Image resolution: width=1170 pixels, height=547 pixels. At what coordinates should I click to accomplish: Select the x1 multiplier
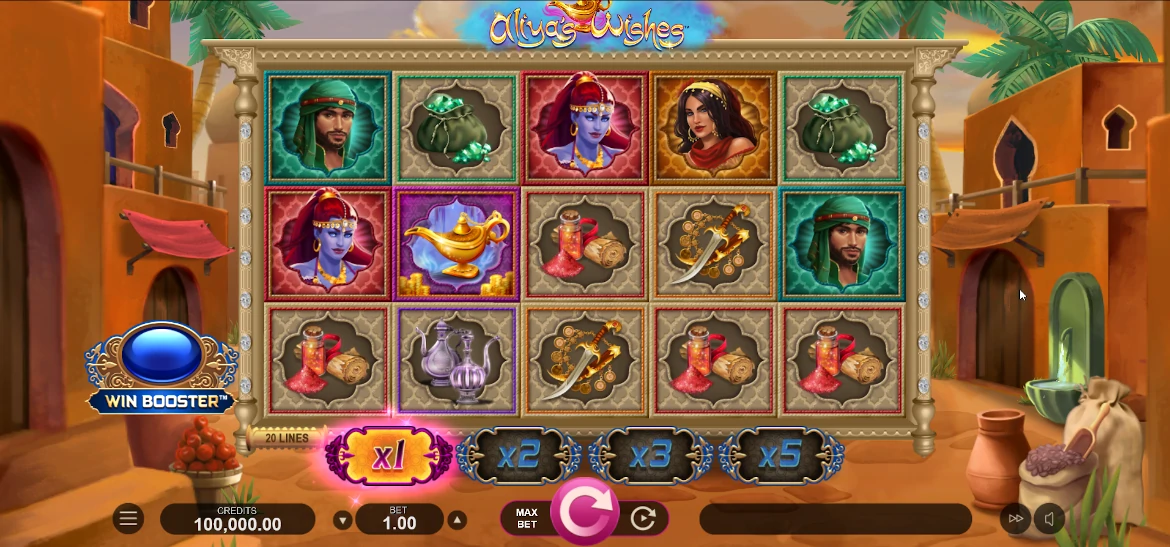pos(388,457)
